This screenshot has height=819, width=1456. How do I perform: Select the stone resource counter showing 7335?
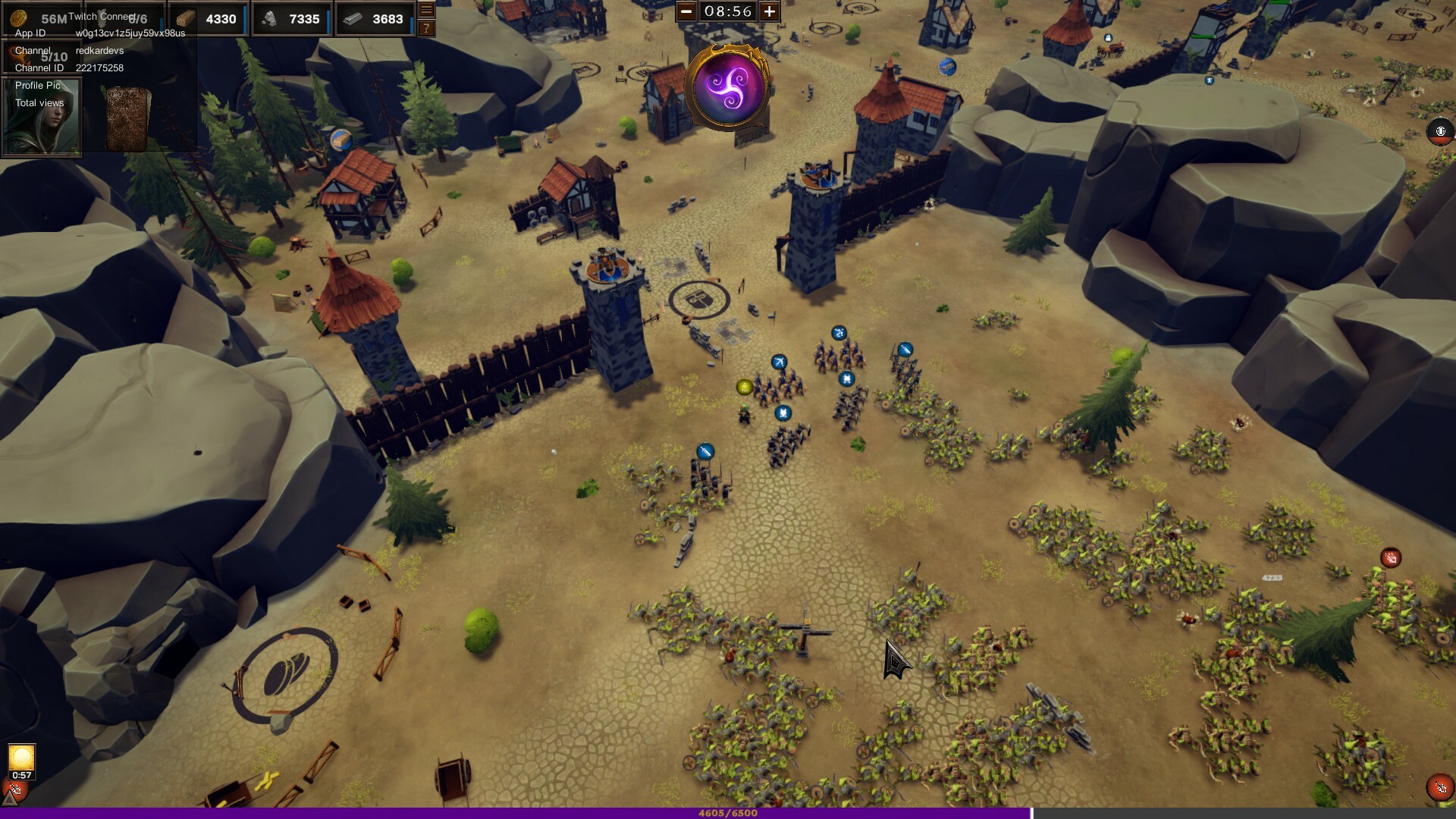click(x=291, y=19)
